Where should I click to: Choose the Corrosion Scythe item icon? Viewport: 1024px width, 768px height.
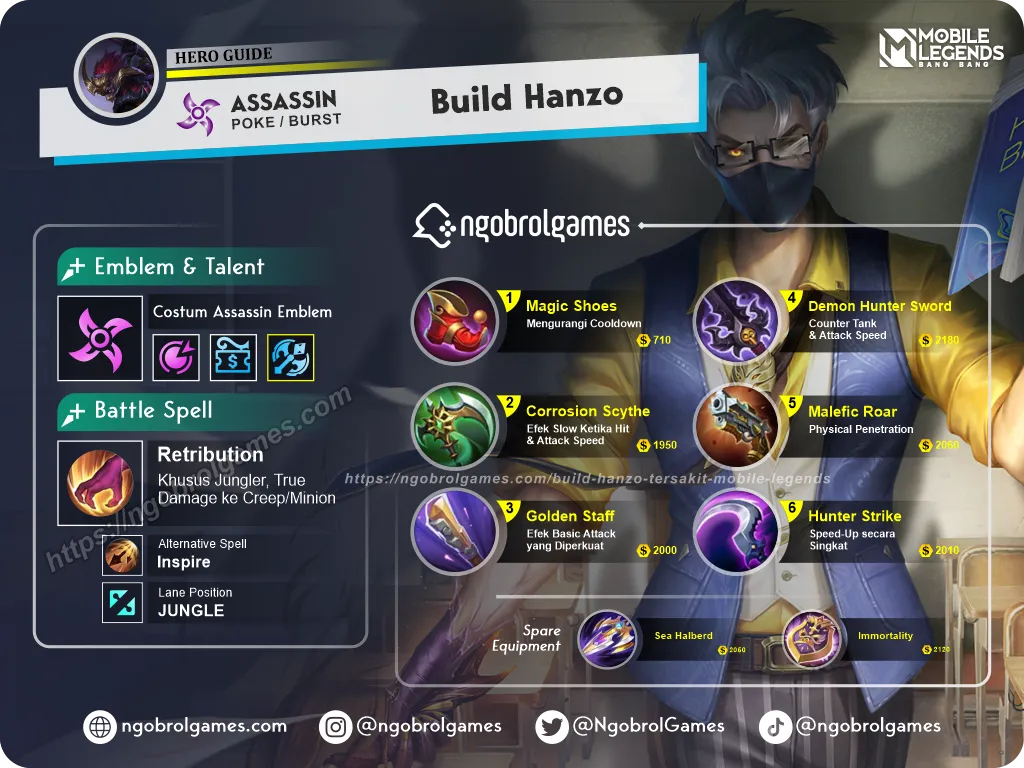[x=454, y=427]
